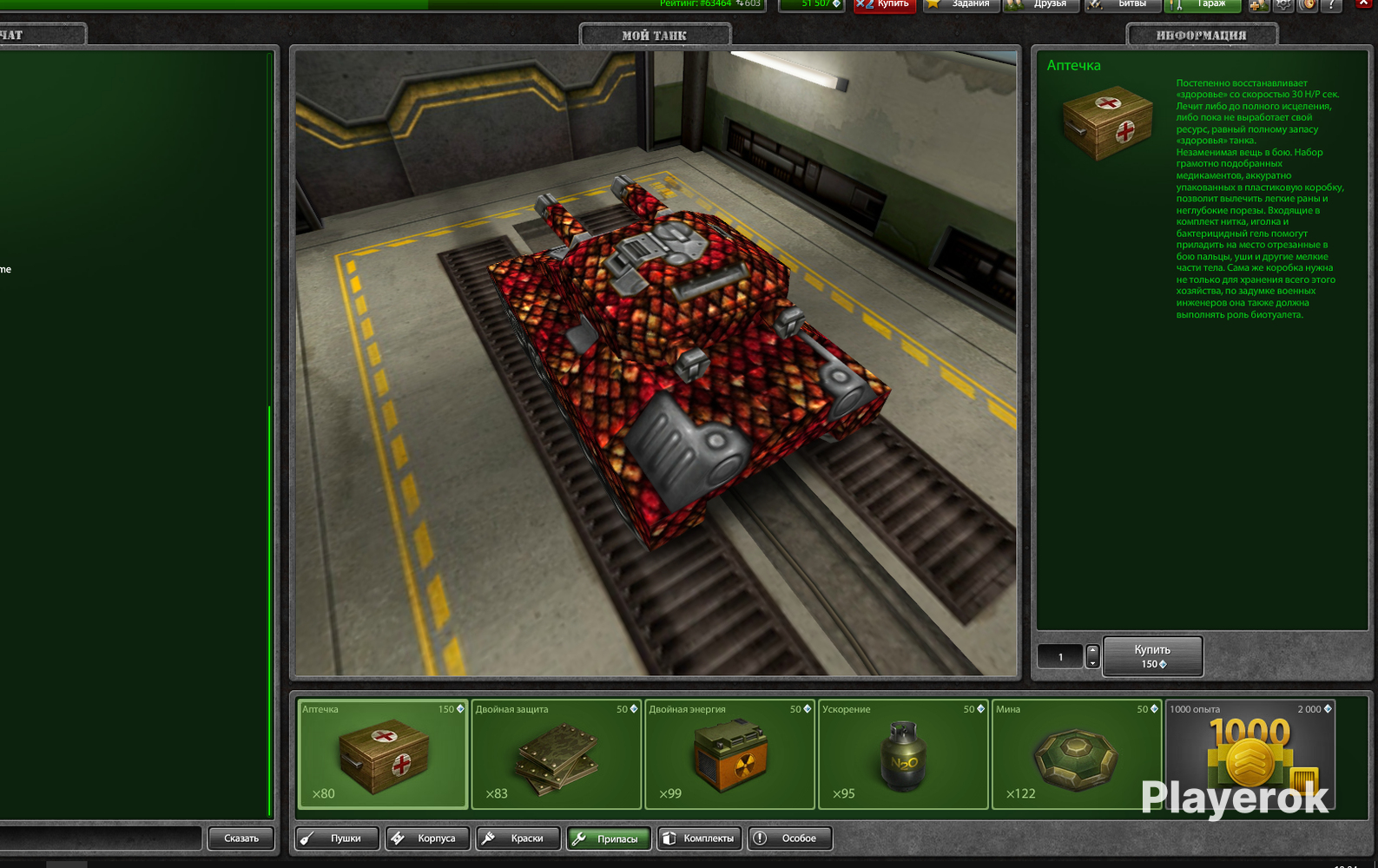Decrease purchase quantity with the down arrow
The height and width of the screenshot is (868, 1378).
pyautogui.click(x=1092, y=663)
